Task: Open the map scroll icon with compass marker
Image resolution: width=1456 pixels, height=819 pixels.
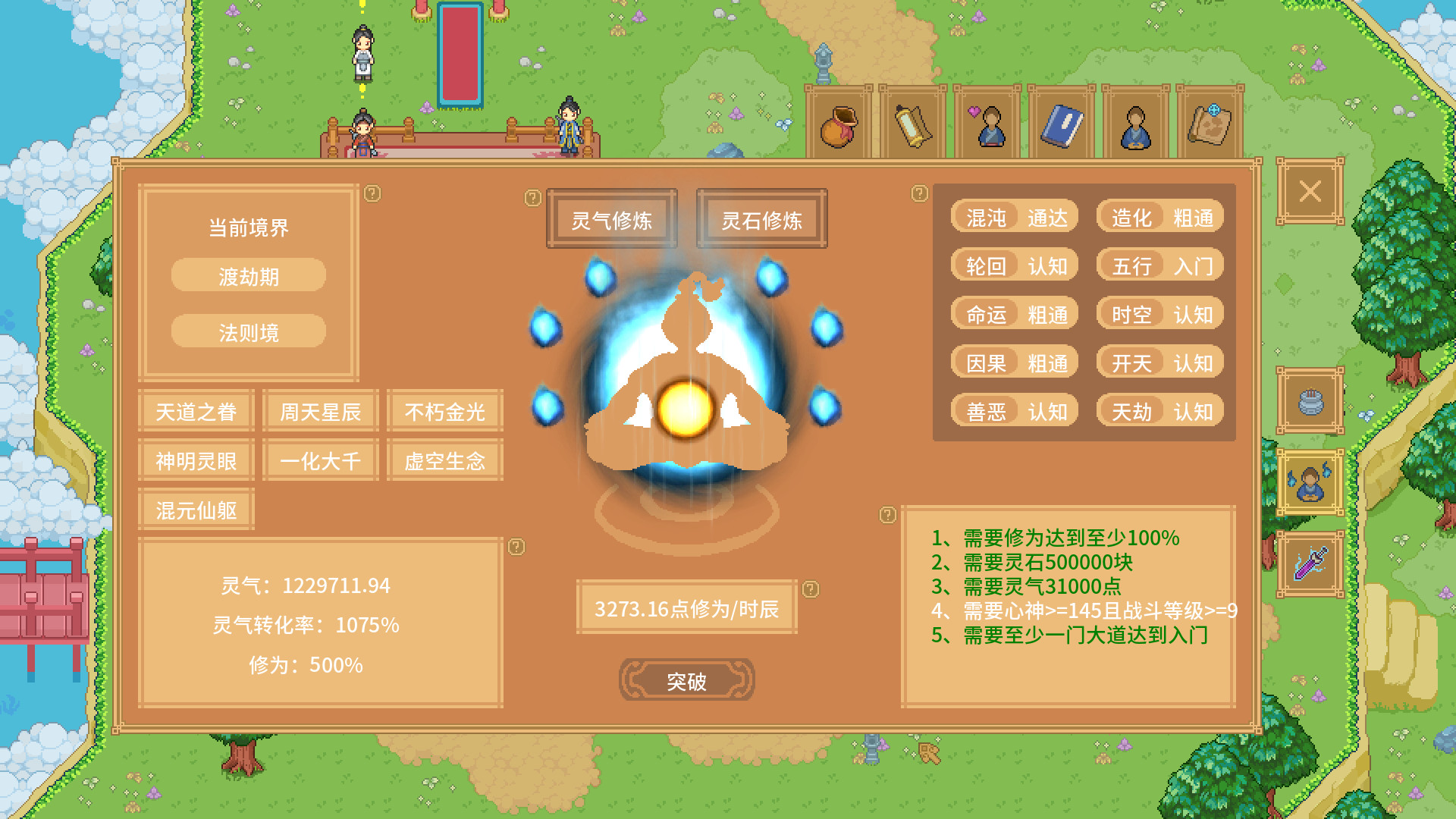Action: click(1210, 124)
